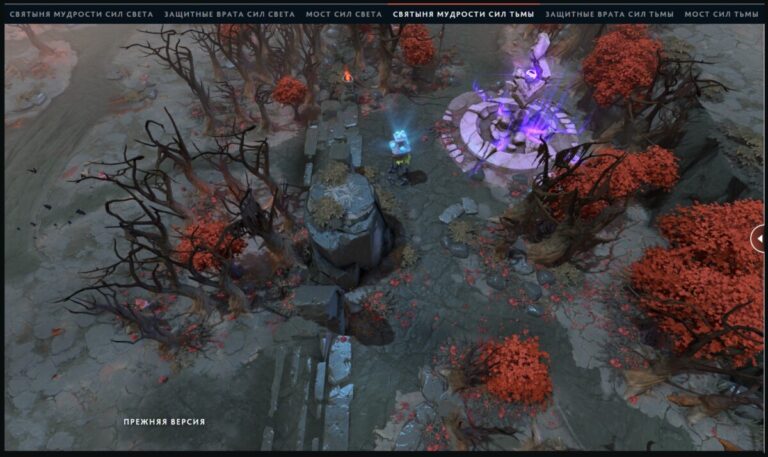
Task: Click the round arrow button at right edge
Action: (x=759, y=239)
